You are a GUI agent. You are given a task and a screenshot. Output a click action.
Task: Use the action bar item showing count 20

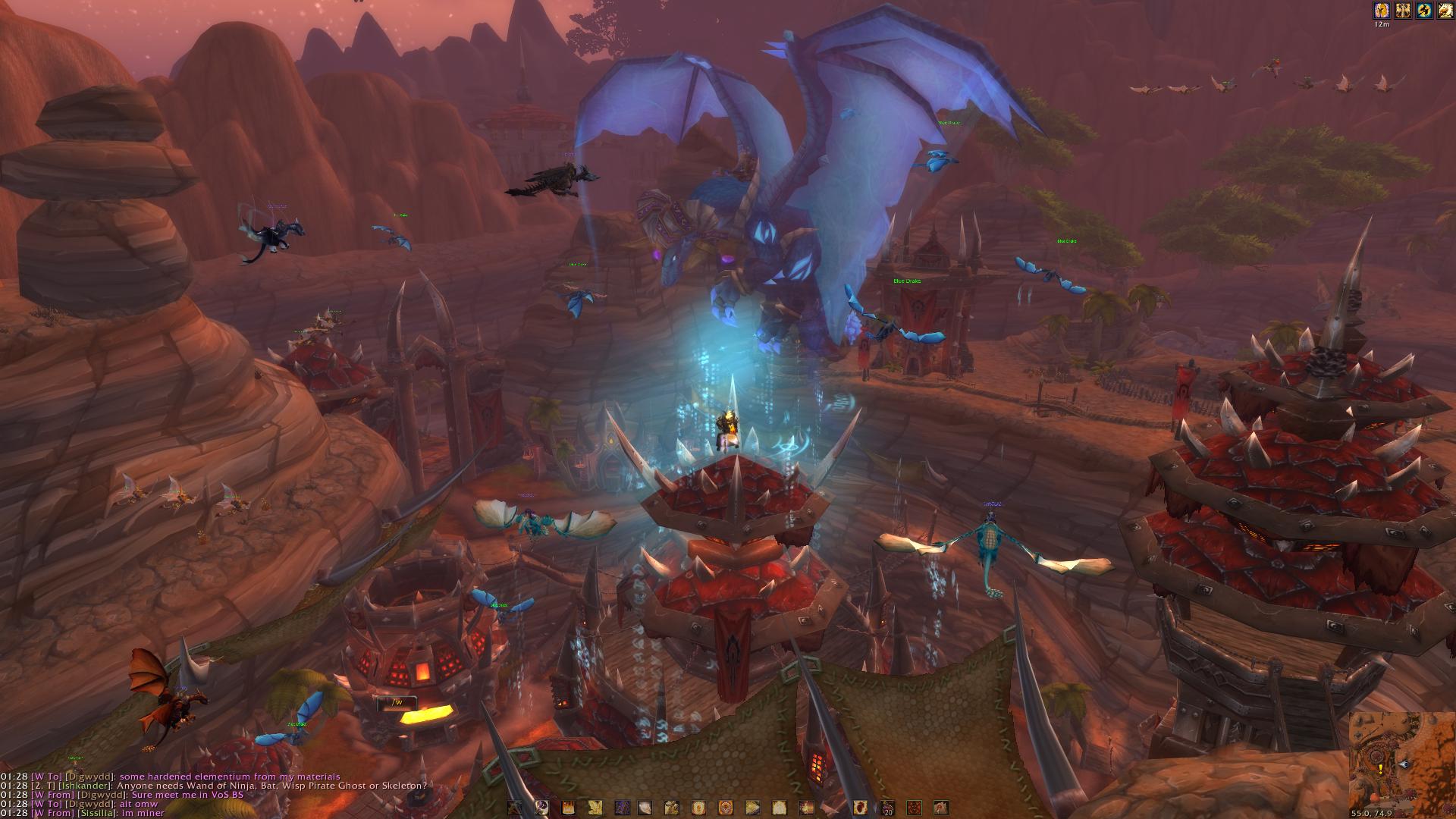tap(887, 808)
